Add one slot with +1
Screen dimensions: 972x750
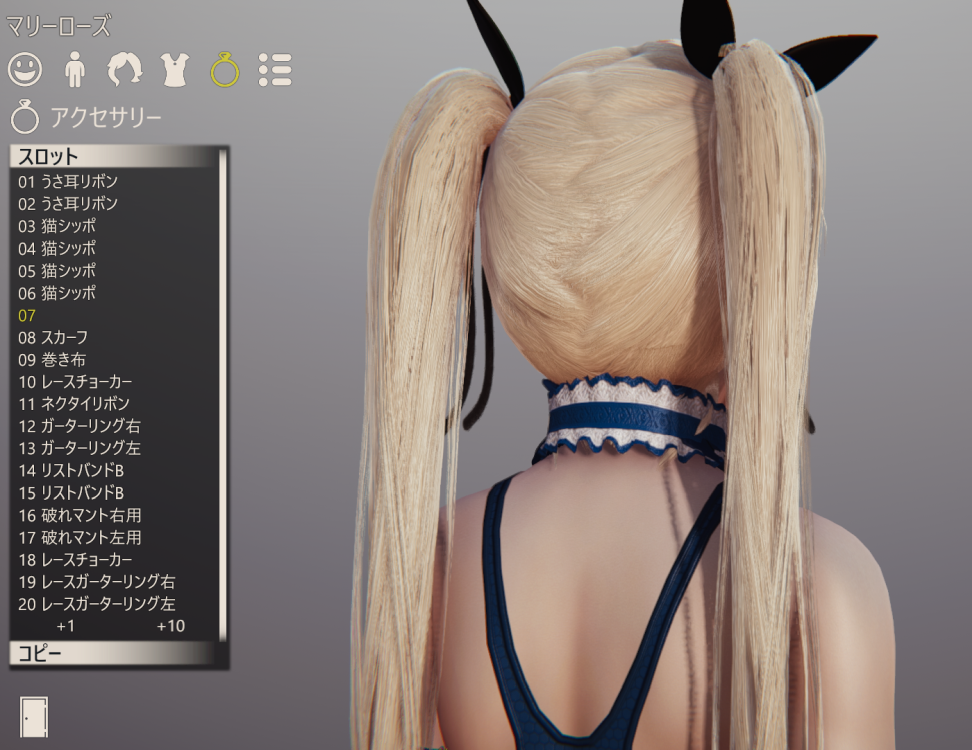[66, 626]
